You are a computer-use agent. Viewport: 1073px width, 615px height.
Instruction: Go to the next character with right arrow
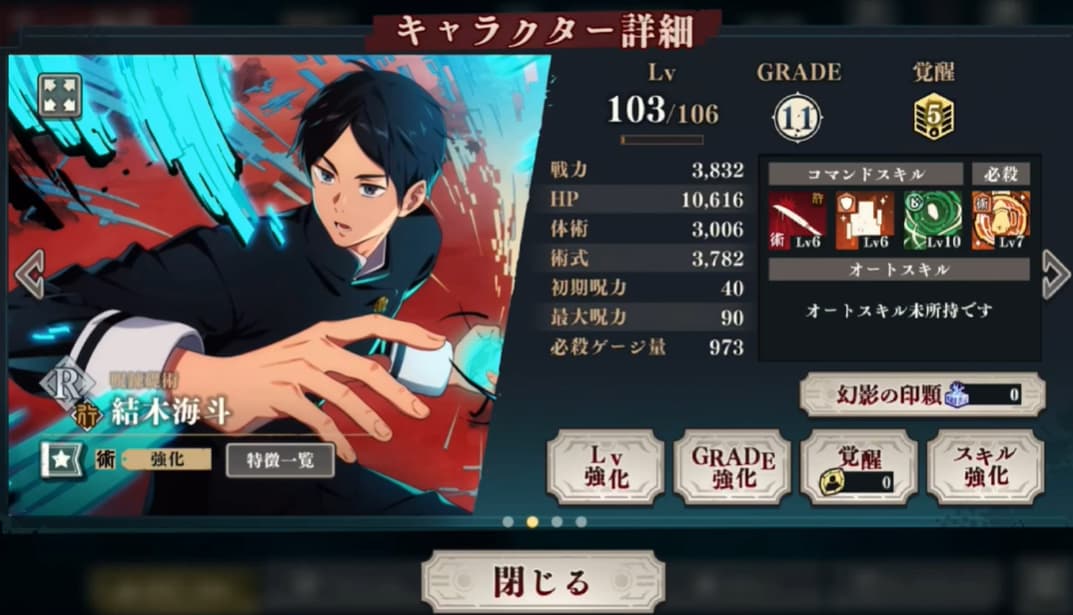coord(1056,274)
